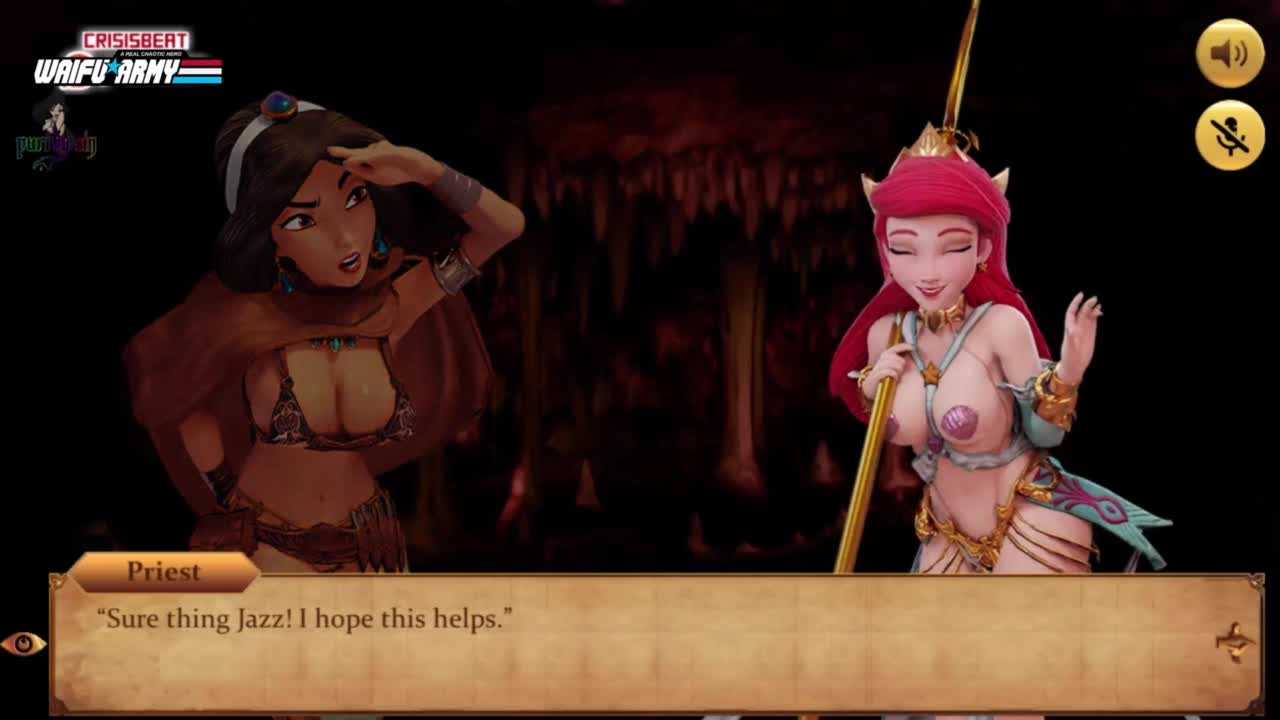The image size is (1280, 720).
Task: Advance dialogue with the genie lamp icon
Action: (1235, 642)
